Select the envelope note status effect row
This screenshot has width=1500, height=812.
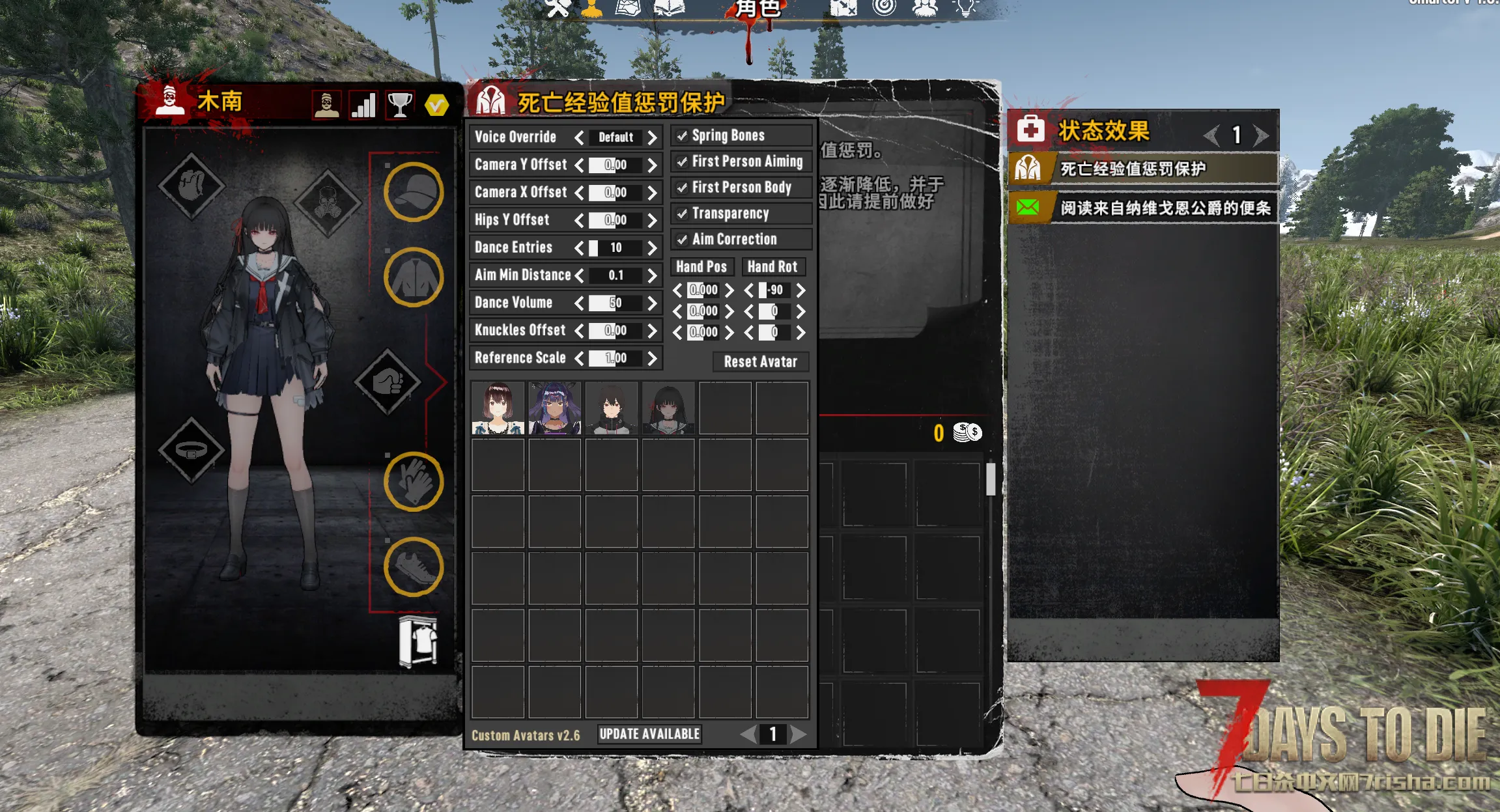pyautogui.click(x=1142, y=208)
